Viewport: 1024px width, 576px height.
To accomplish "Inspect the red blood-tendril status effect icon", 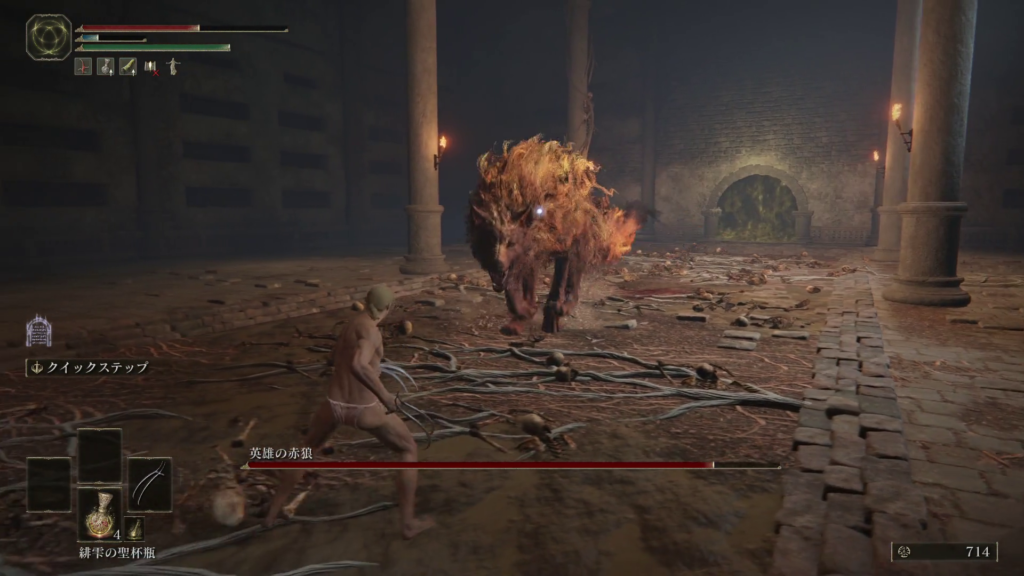I will (x=83, y=67).
